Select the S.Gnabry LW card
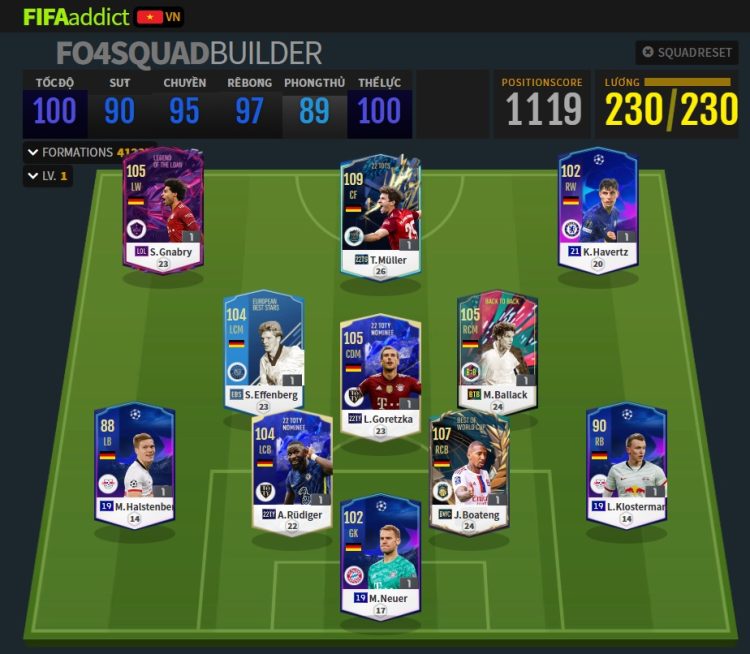The image size is (750, 654). (163, 211)
